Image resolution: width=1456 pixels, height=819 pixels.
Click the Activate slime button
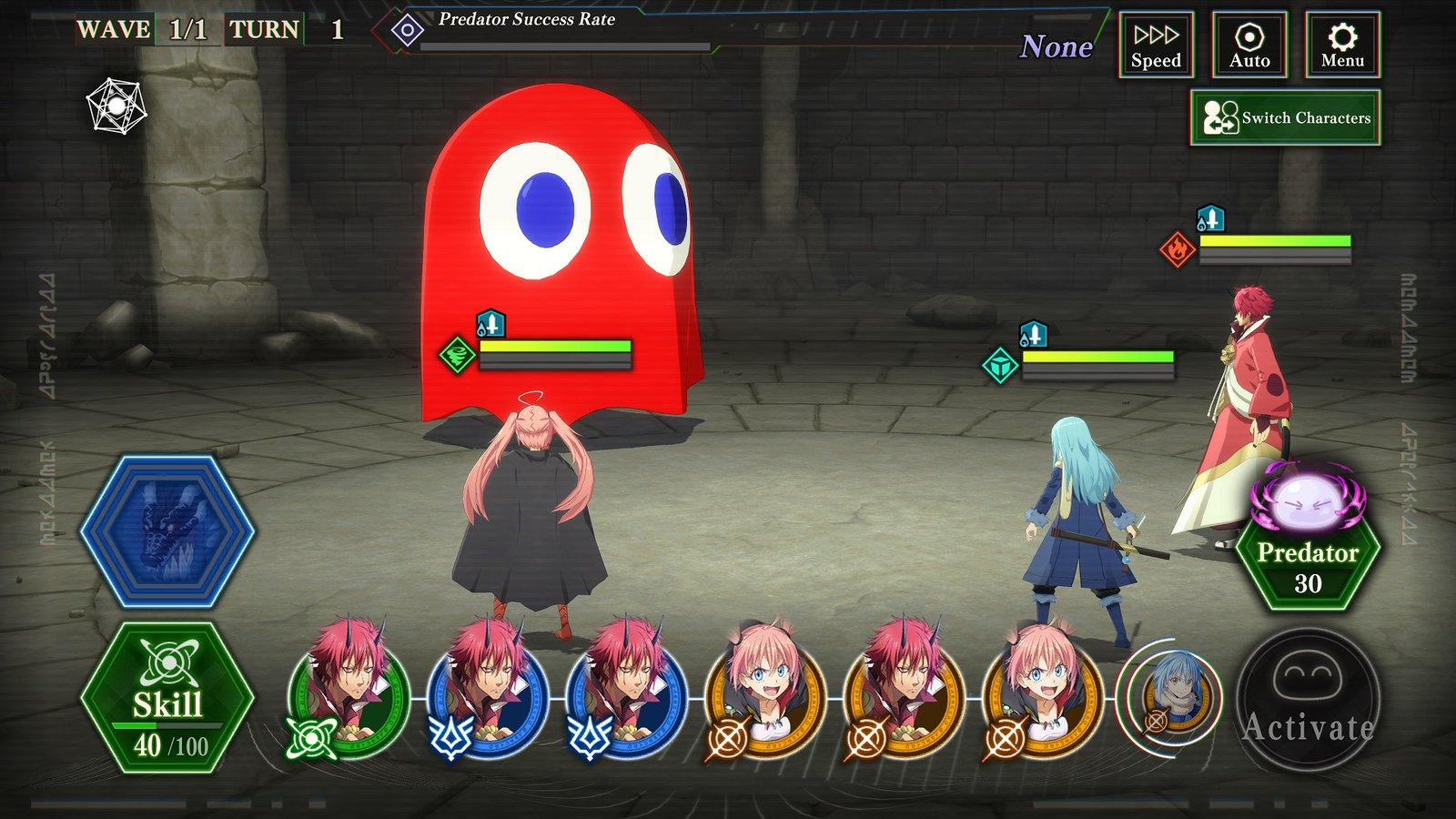(1307, 701)
